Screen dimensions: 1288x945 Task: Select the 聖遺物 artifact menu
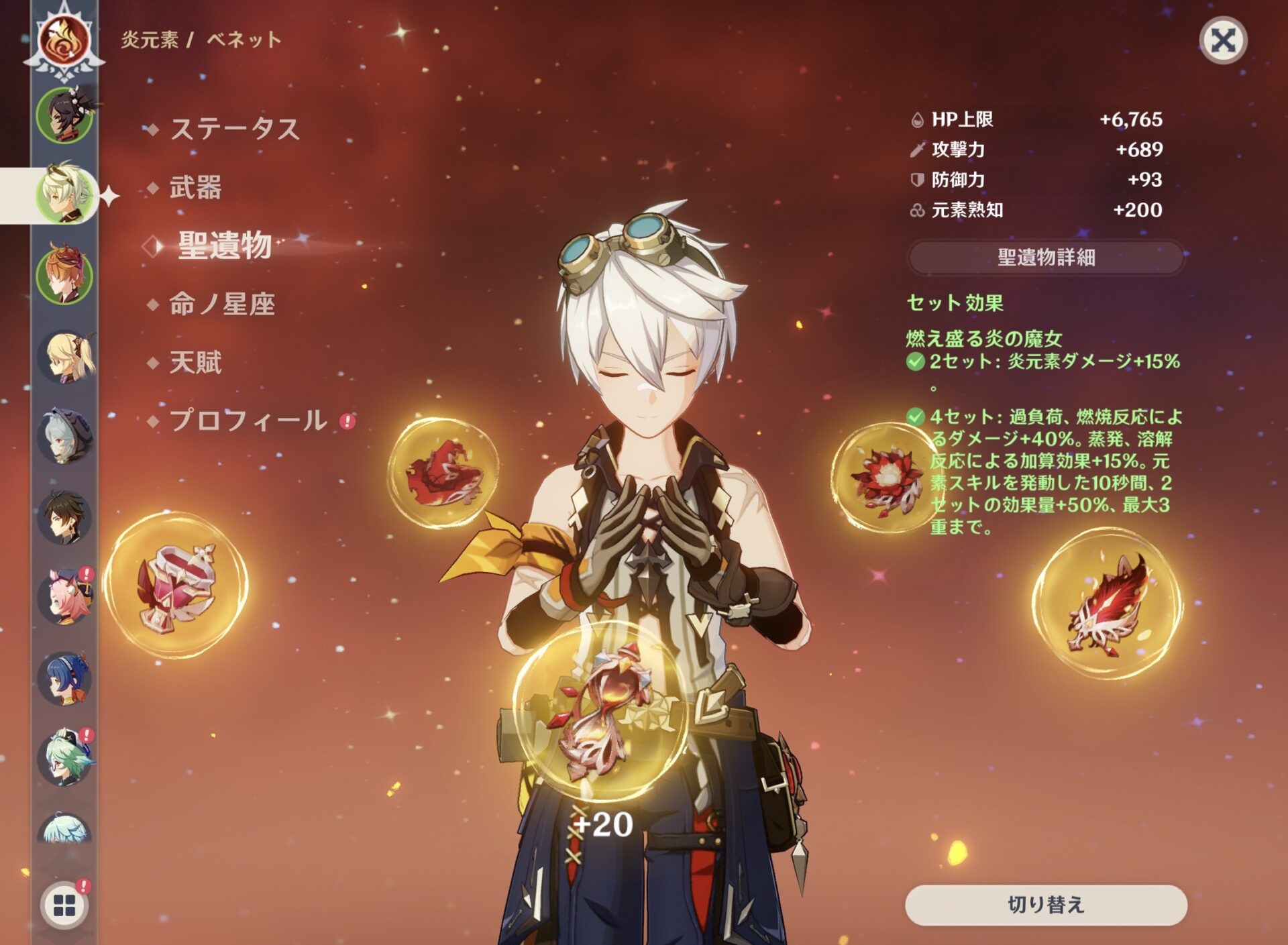(224, 245)
